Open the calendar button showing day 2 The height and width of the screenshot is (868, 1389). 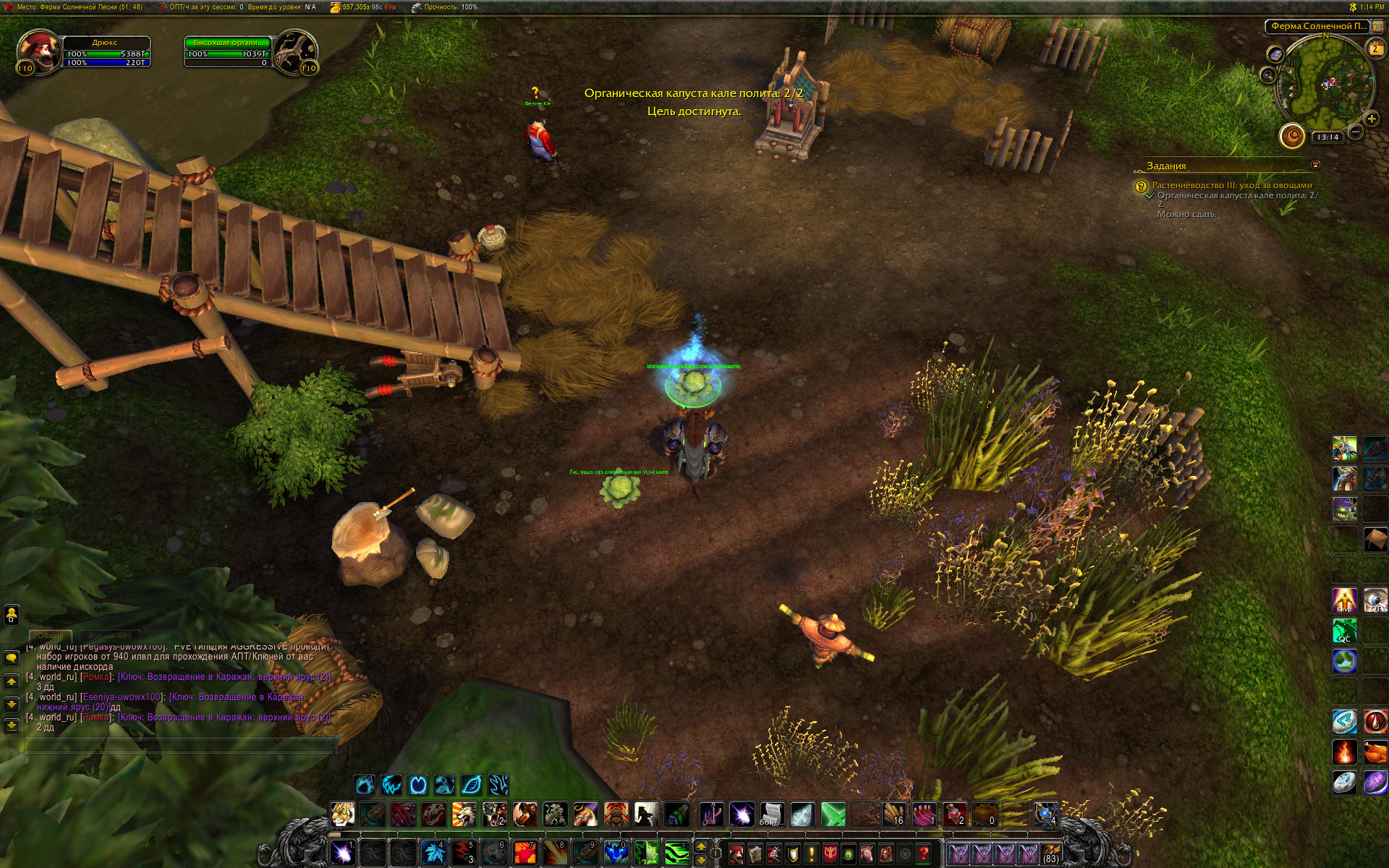1375,48
